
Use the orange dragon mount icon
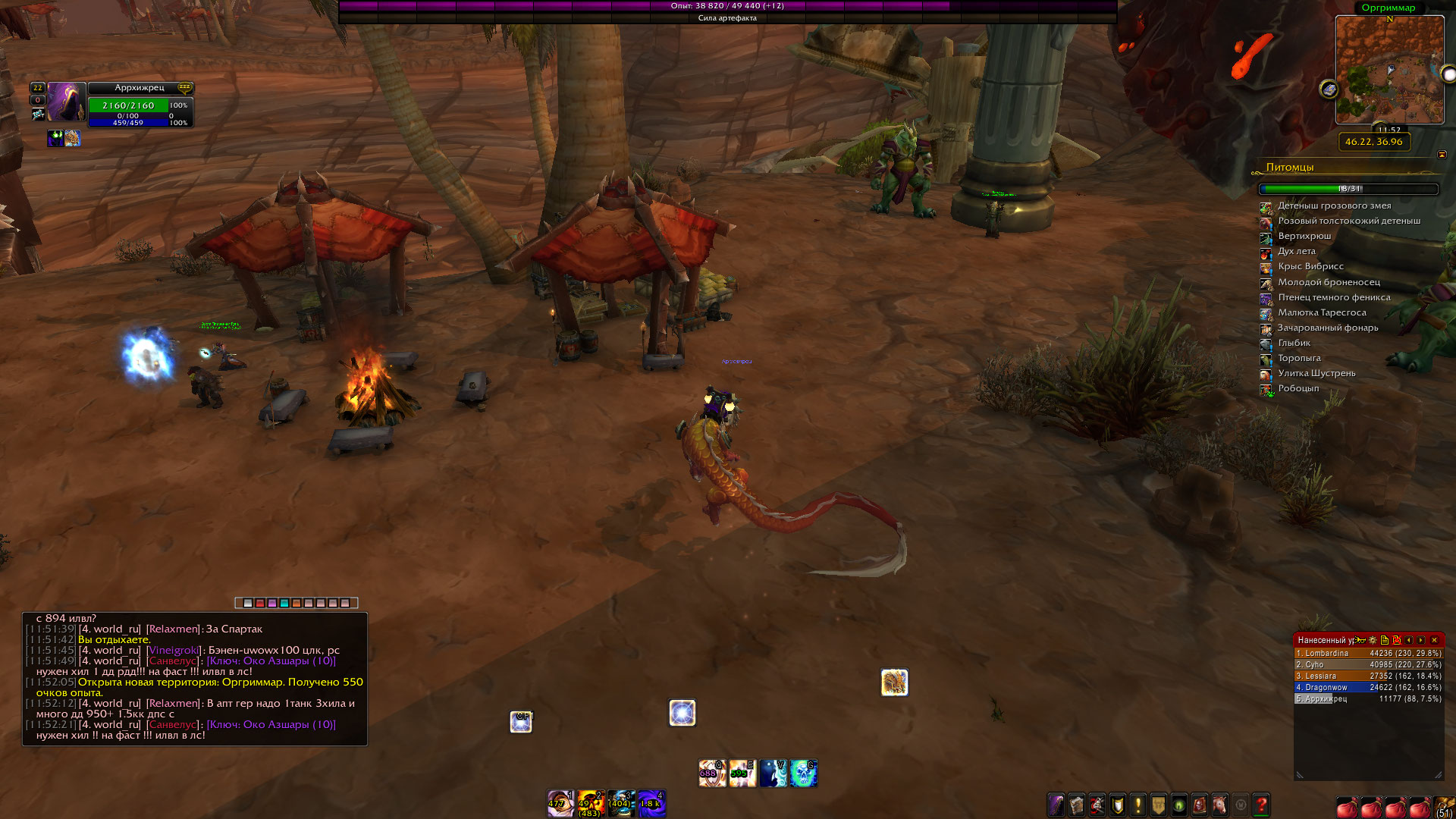point(894,682)
